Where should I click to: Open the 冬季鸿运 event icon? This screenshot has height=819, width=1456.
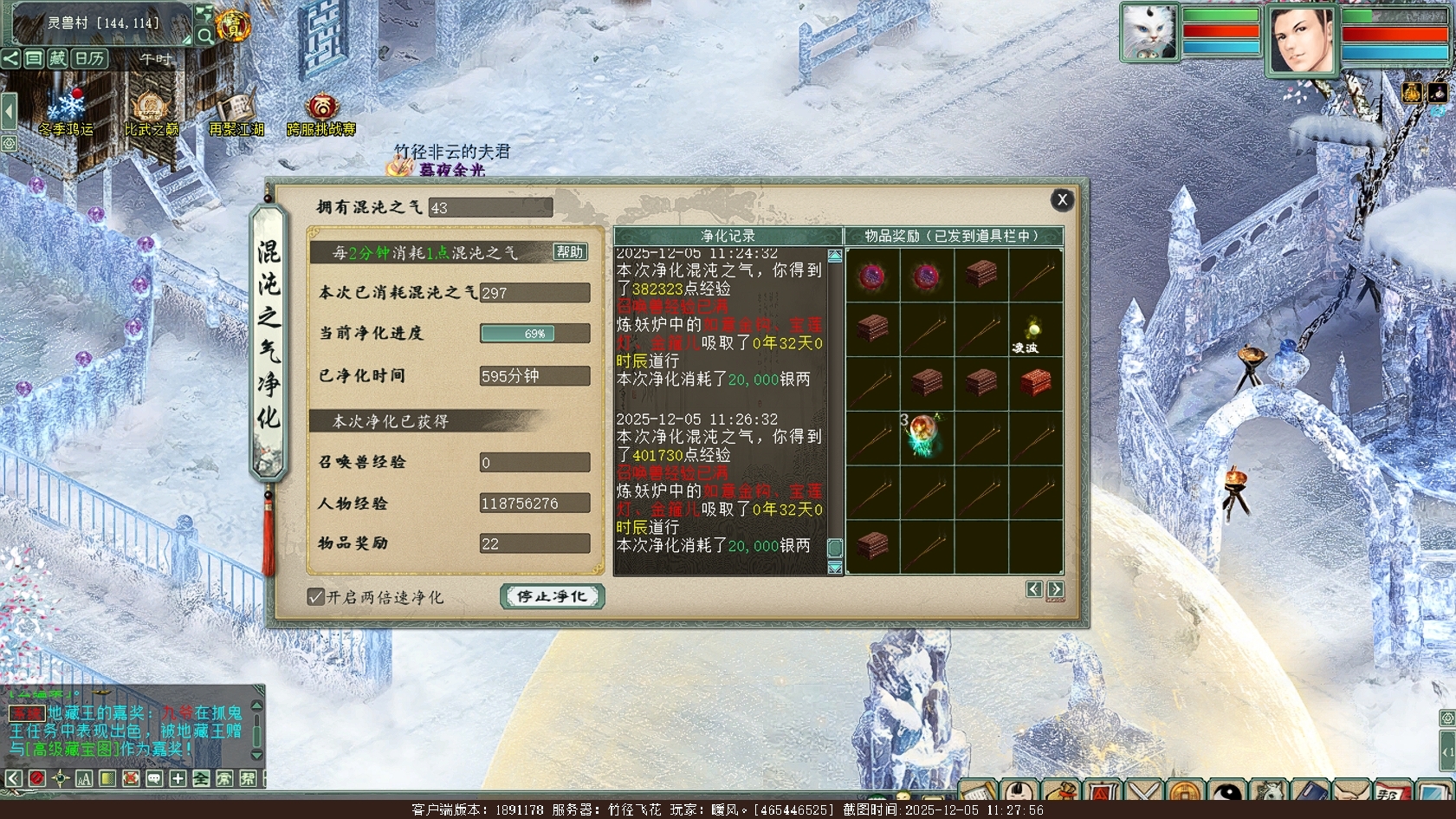pos(66,114)
